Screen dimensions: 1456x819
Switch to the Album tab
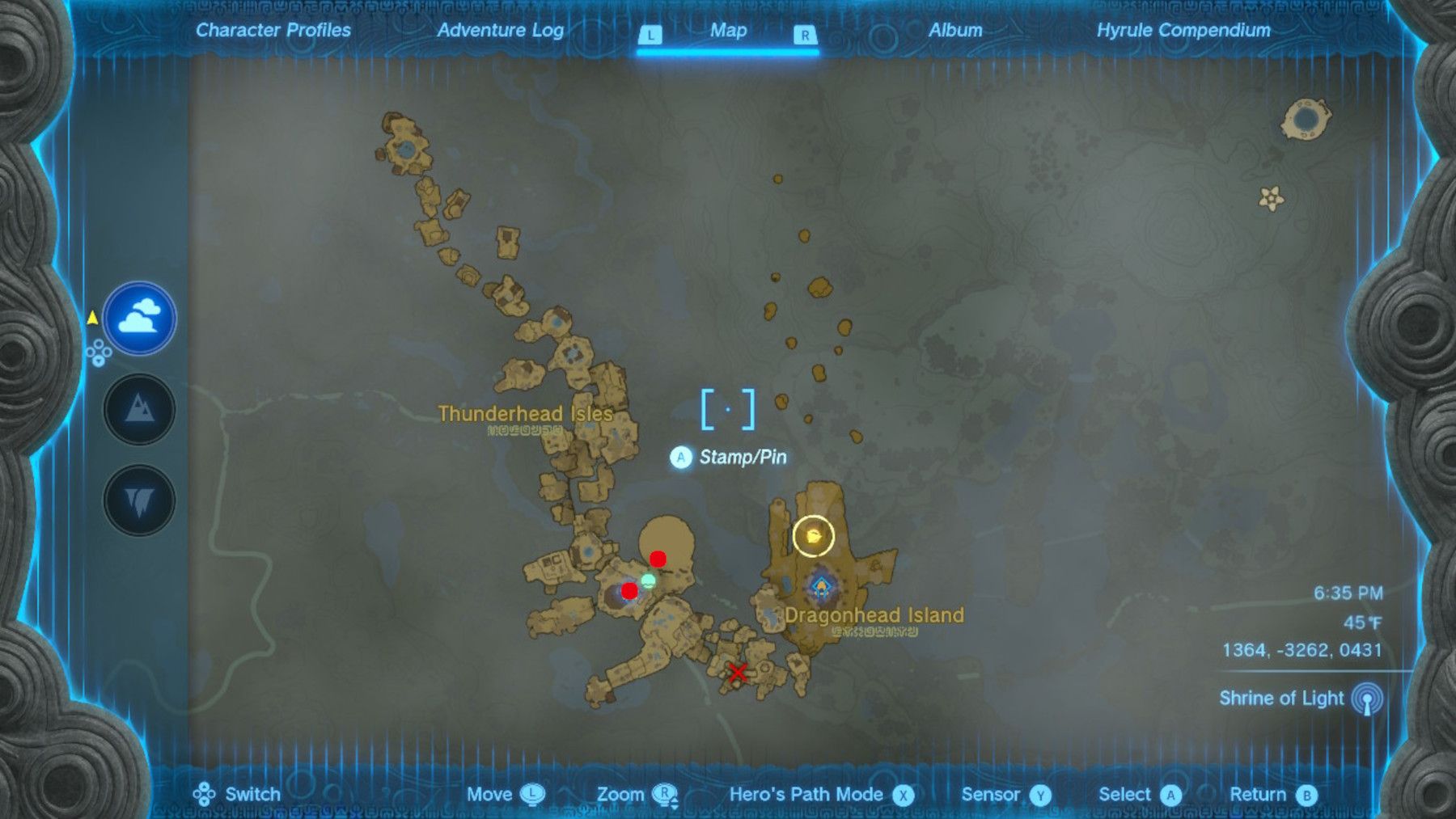click(956, 32)
